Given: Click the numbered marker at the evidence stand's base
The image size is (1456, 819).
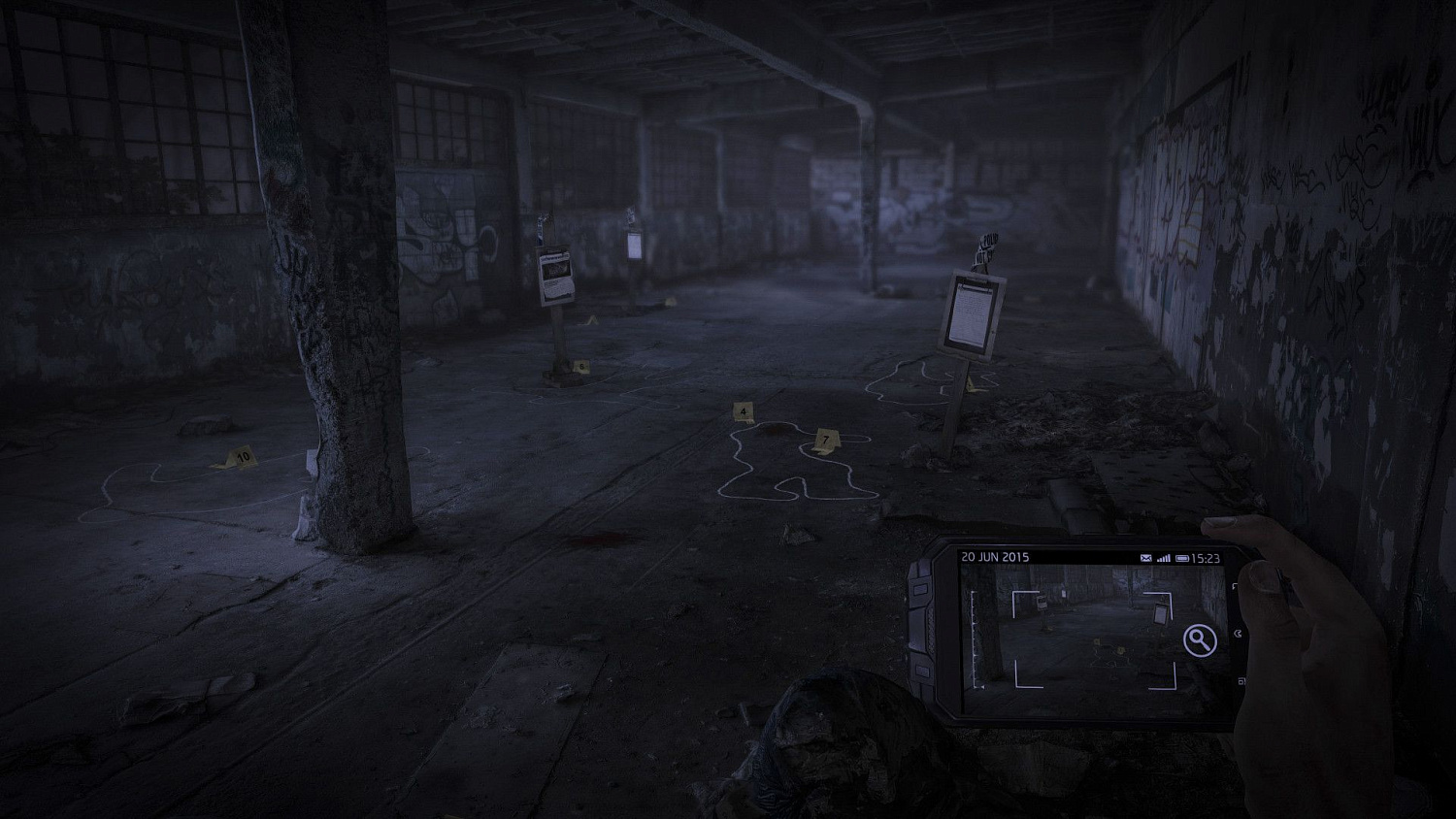Looking at the screenshot, I should (579, 366).
